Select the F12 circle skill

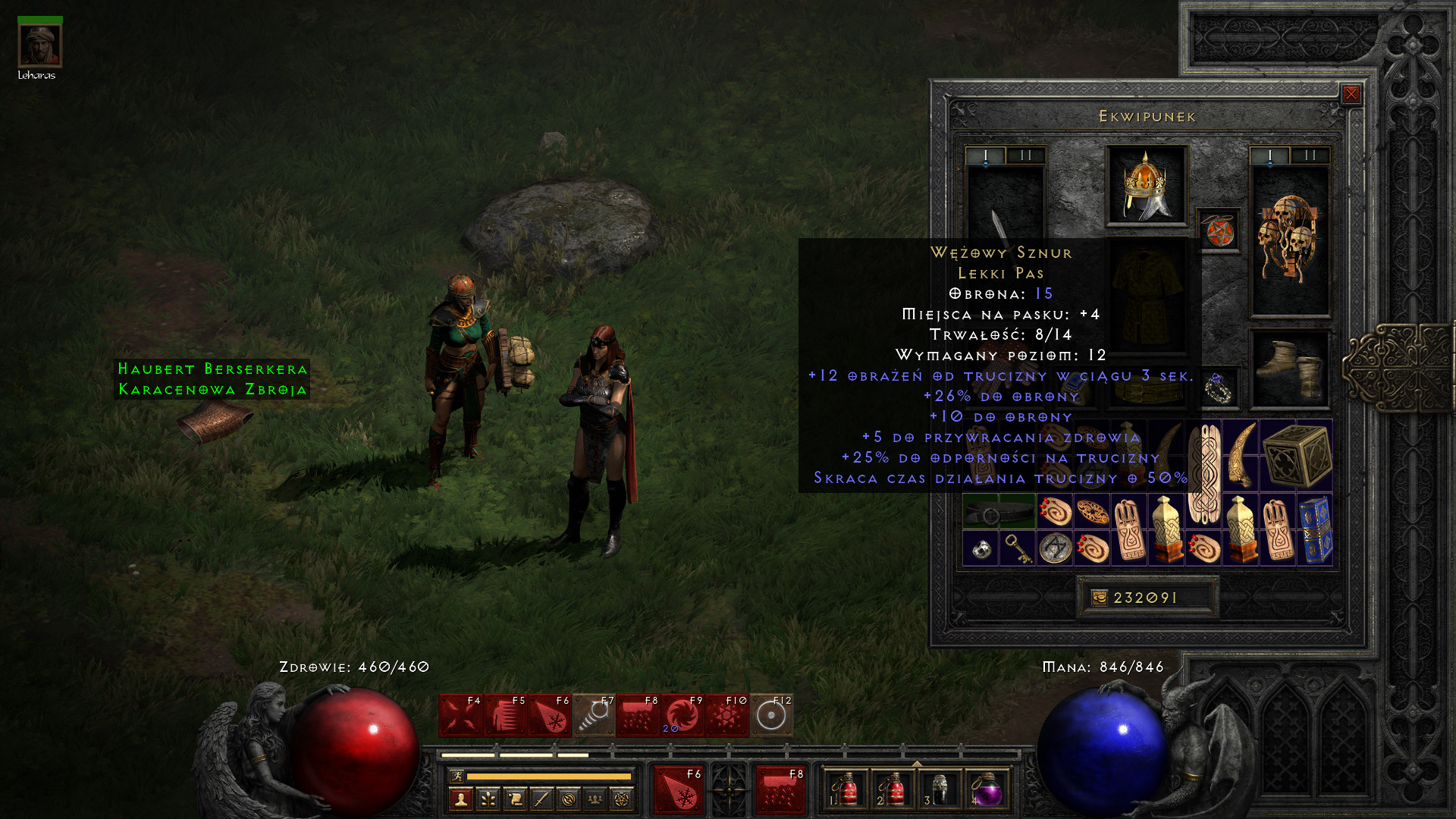(771, 715)
